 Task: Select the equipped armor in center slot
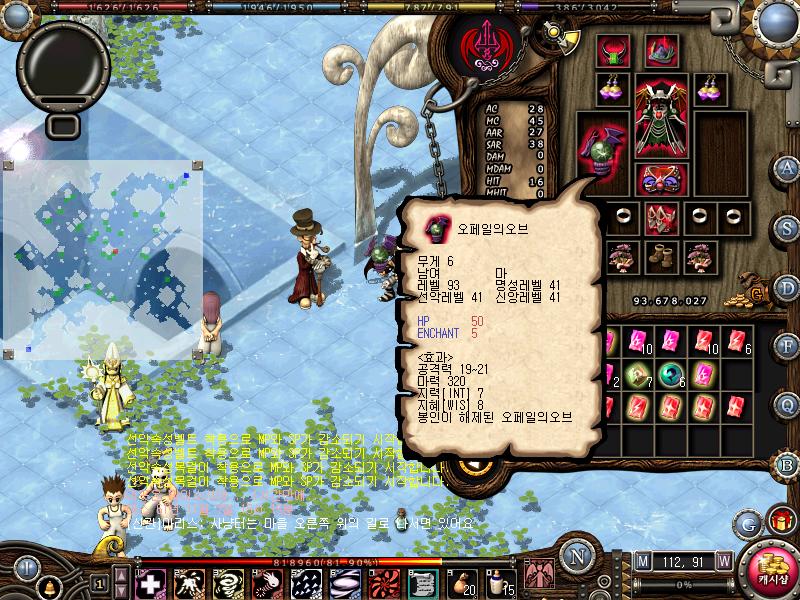[660, 121]
